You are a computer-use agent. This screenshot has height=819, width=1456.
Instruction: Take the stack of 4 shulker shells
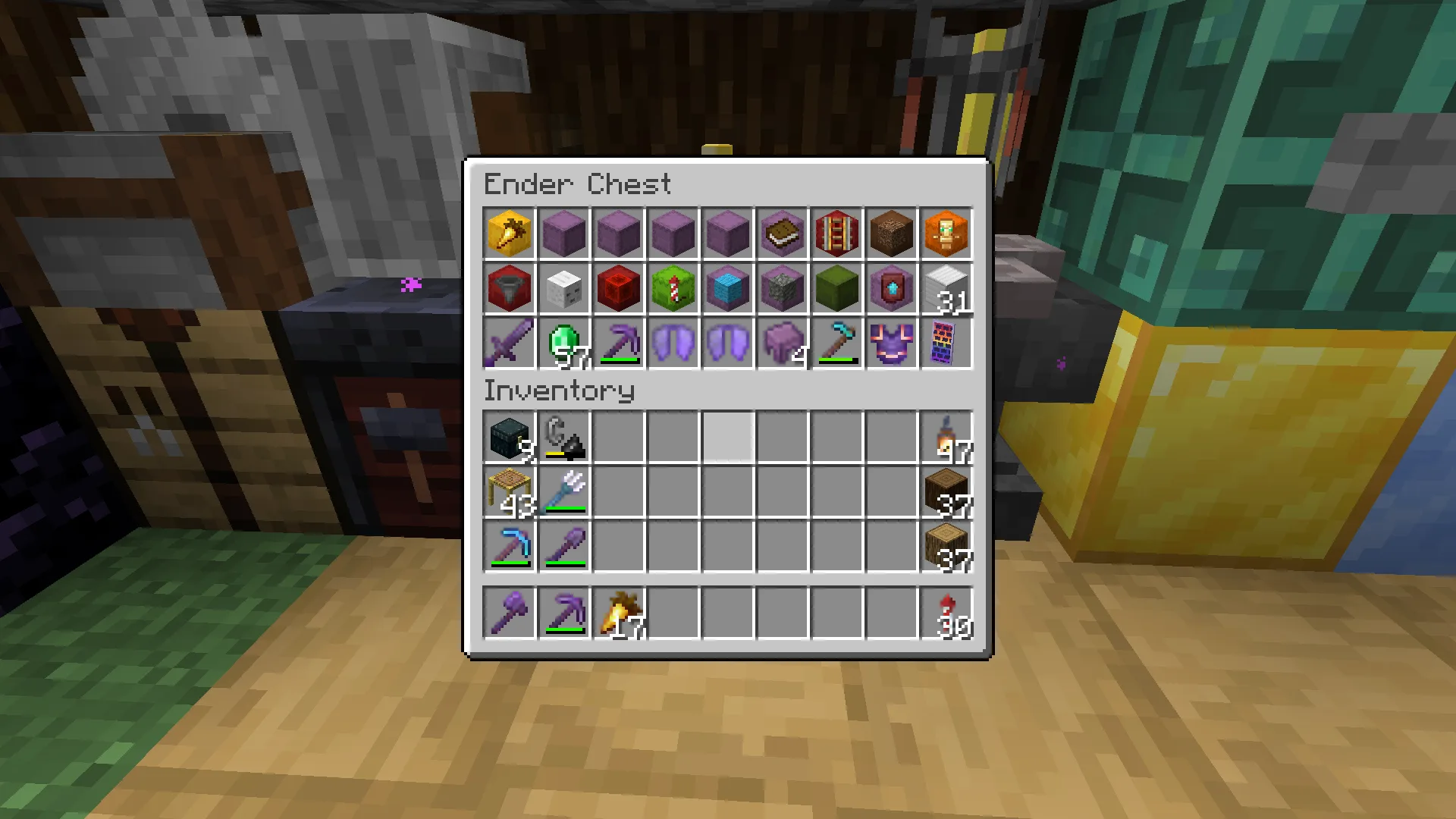click(x=782, y=344)
